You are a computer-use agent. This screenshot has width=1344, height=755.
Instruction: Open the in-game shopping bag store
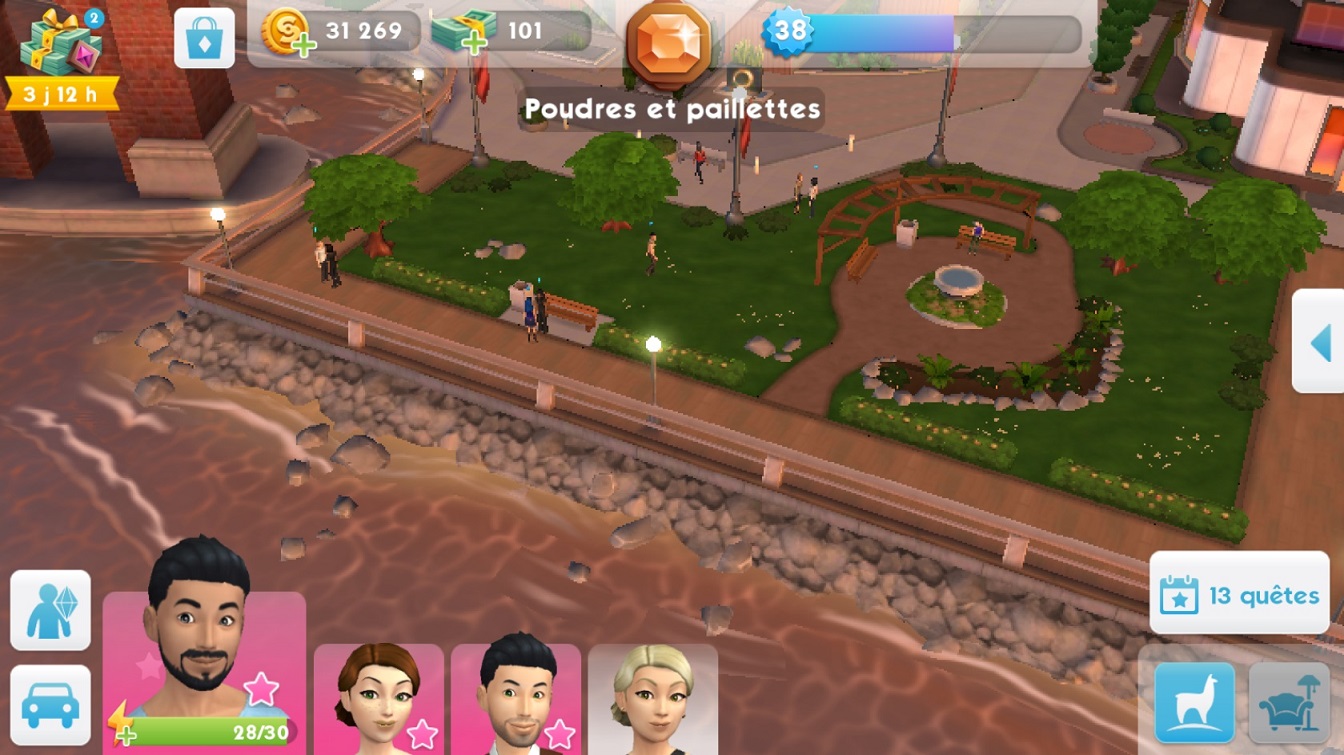coord(204,36)
